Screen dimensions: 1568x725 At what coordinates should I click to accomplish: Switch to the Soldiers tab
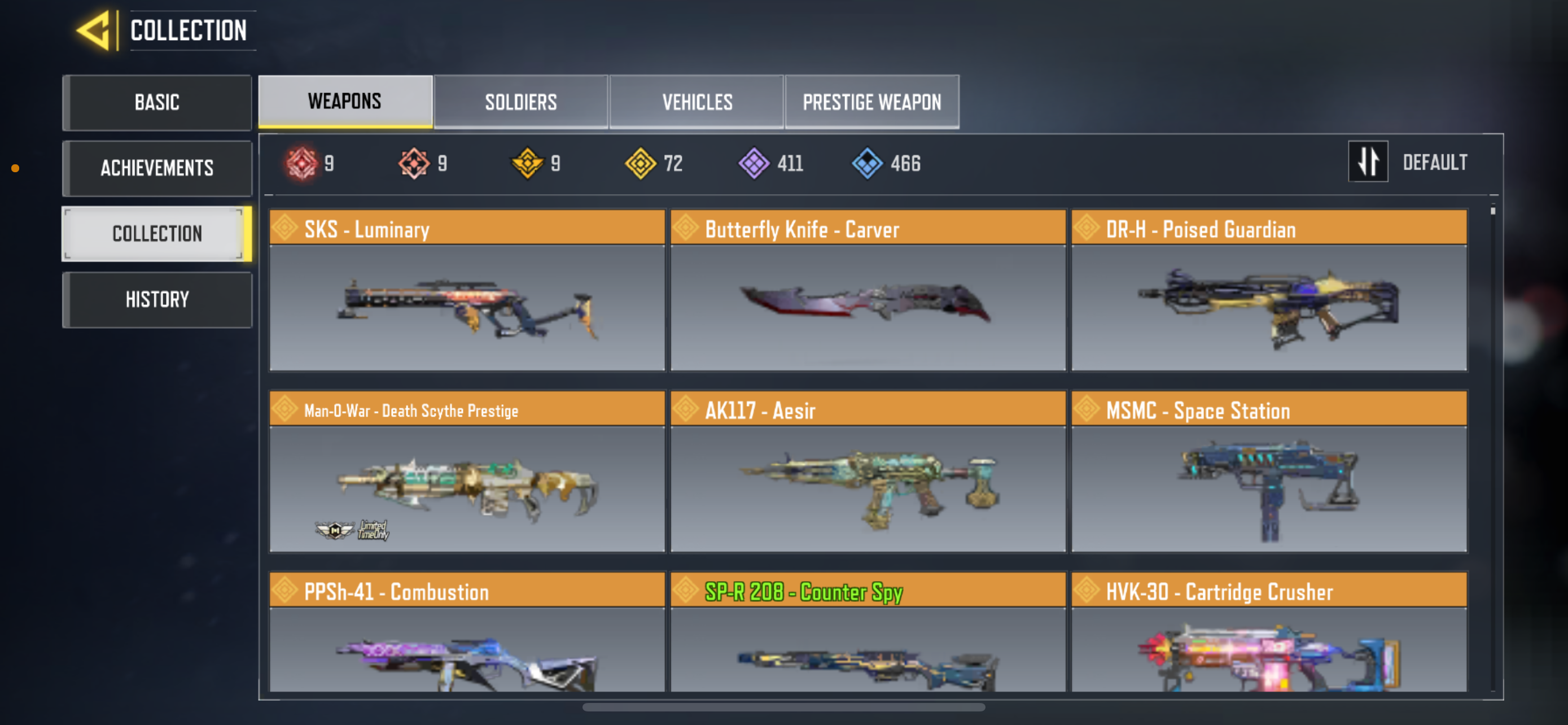[x=521, y=102]
